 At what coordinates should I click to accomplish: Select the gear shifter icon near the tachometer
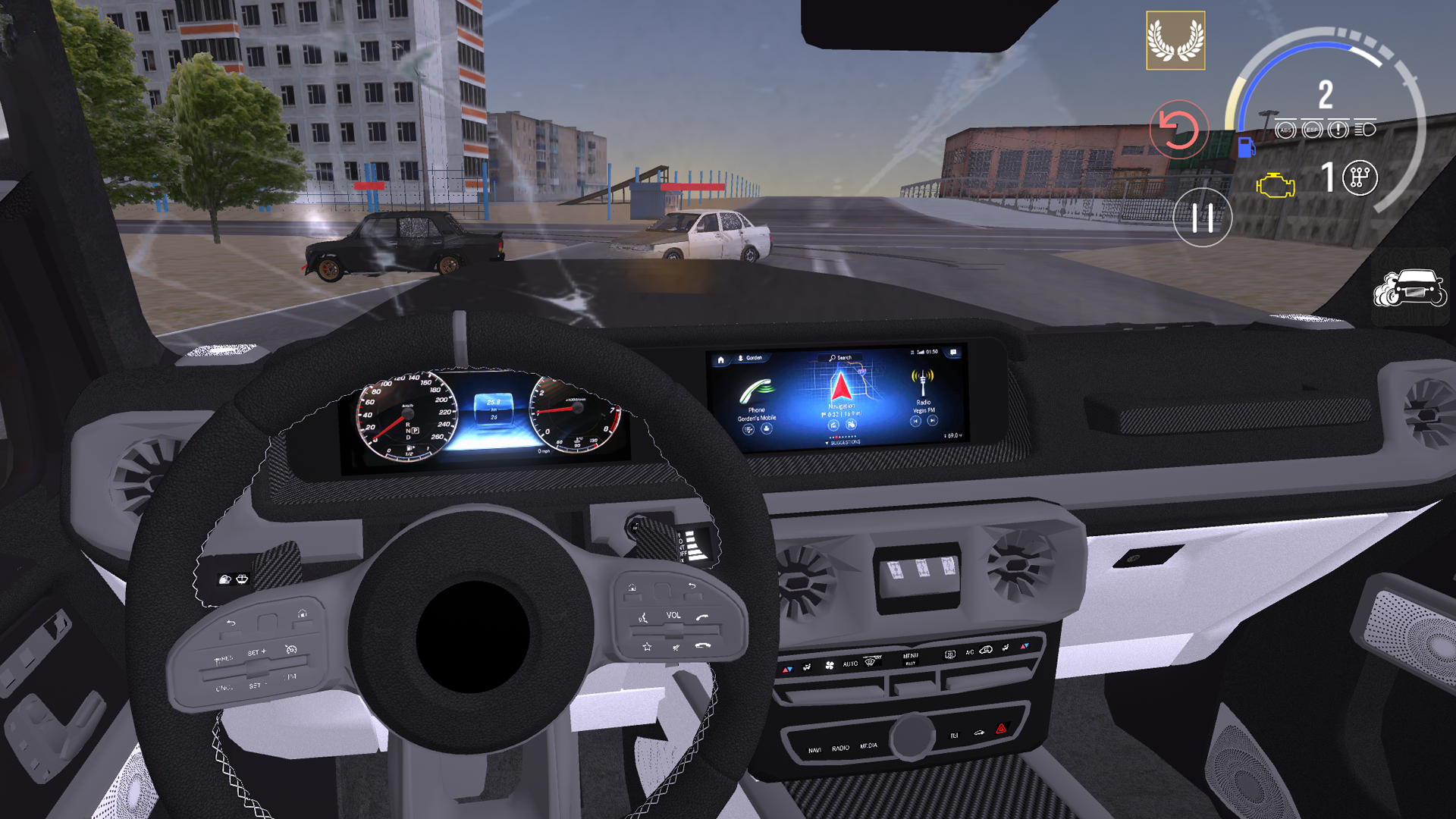[1359, 179]
